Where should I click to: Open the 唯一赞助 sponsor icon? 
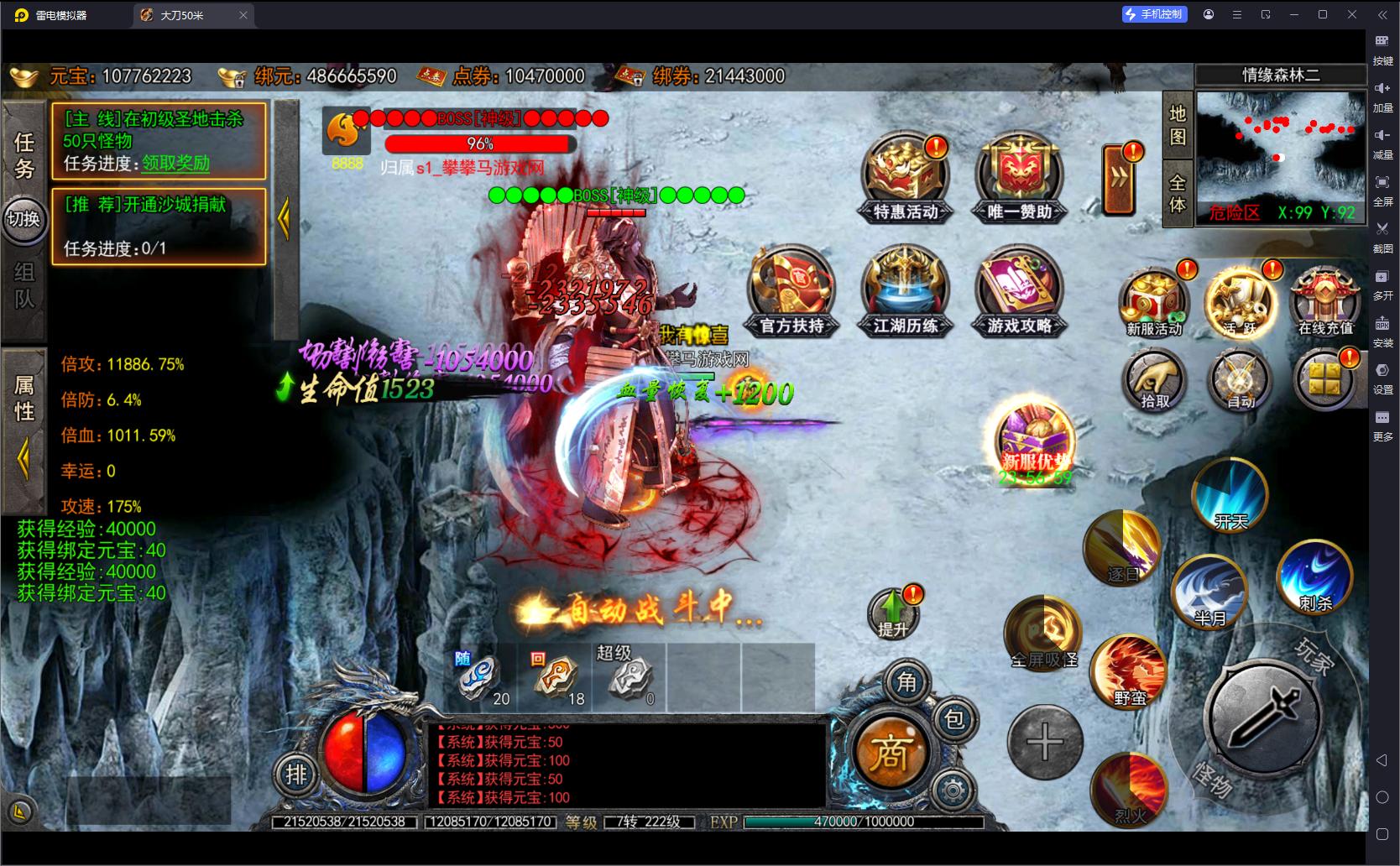pos(1019,179)
